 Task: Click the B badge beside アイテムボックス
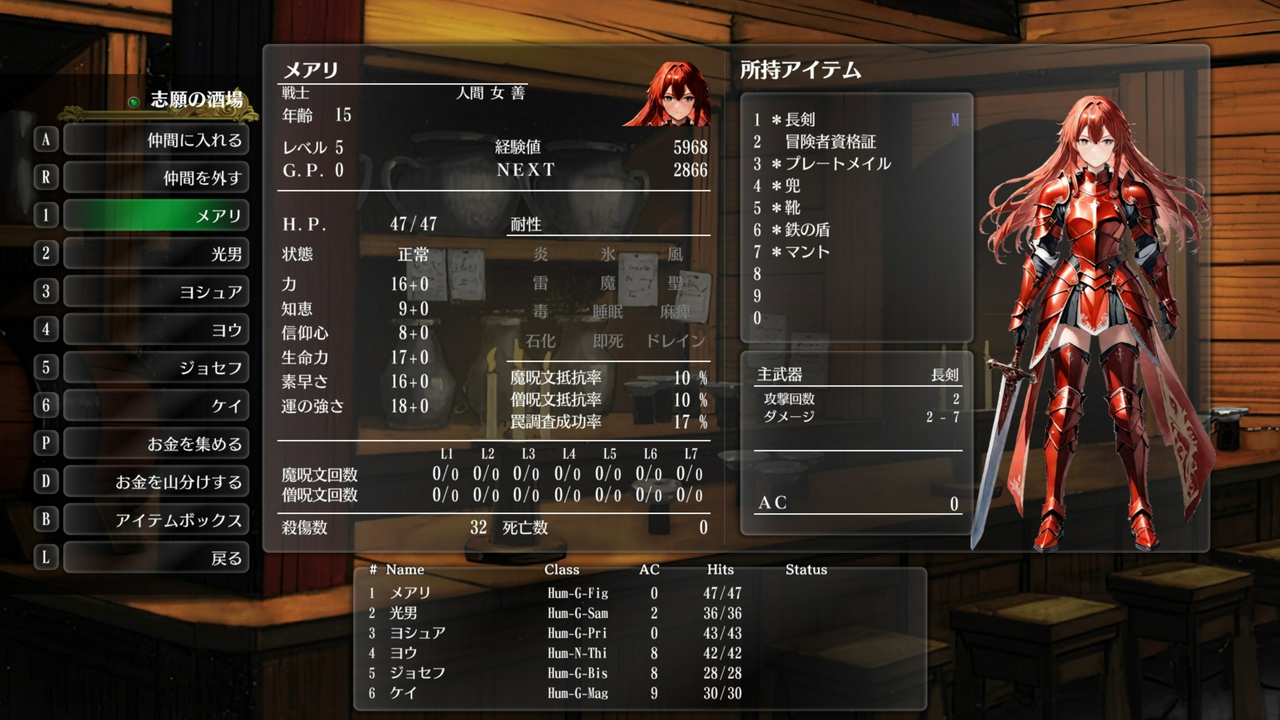click(44, 519)
